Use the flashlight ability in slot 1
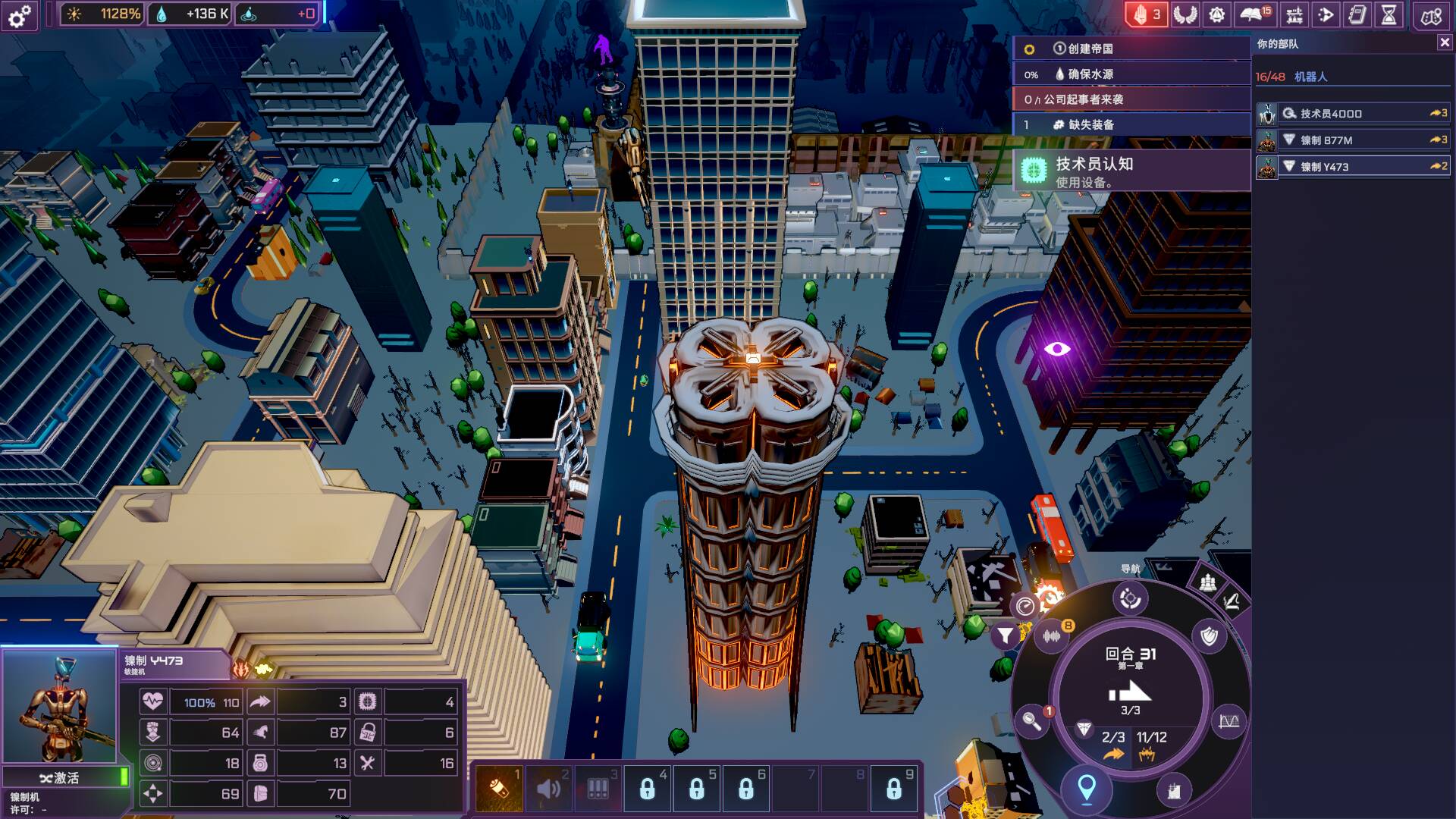Image resolution: width=1456 pixels, height=819 pixels. 499,789
